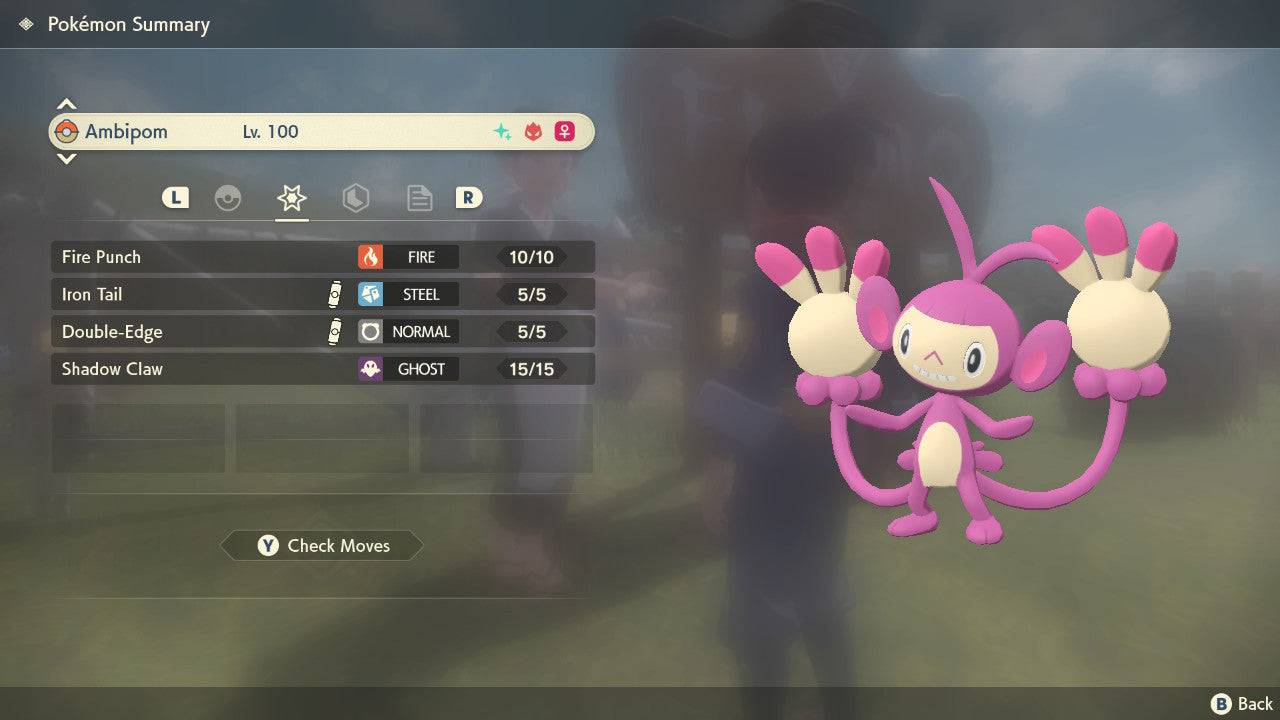Open the moves tab with star icon

[291, 198]
